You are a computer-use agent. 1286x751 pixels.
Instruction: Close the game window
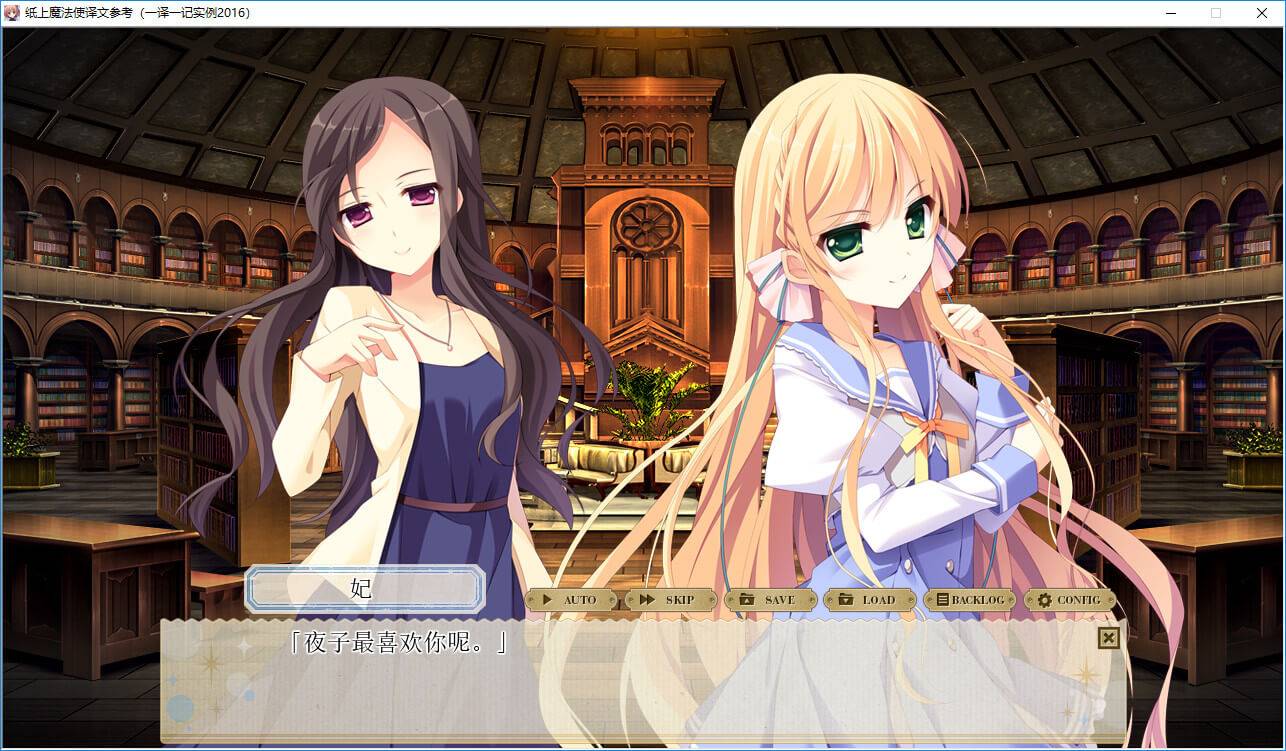[1261, 13]
